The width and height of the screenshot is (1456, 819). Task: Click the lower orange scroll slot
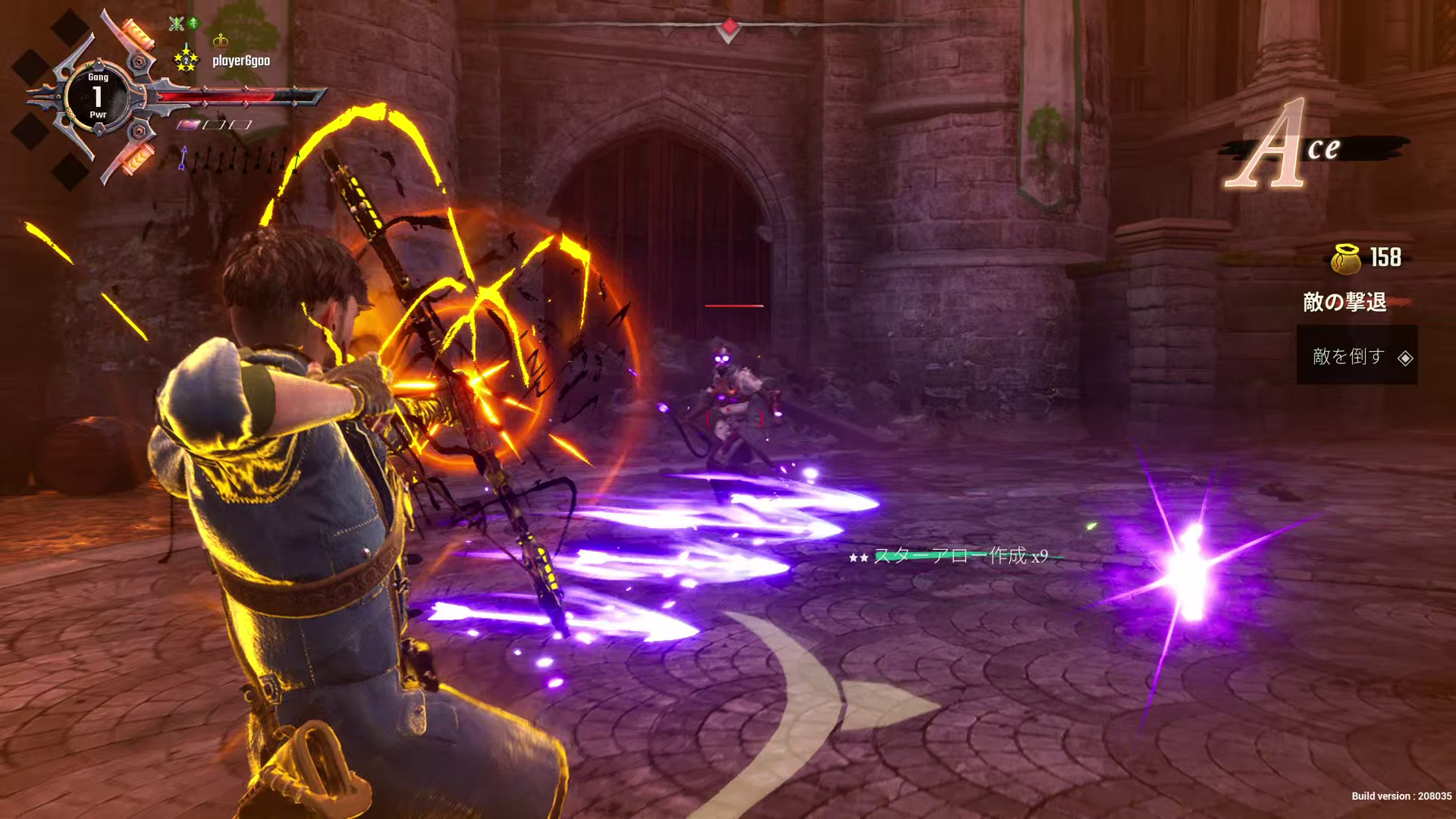click(139, 159)
